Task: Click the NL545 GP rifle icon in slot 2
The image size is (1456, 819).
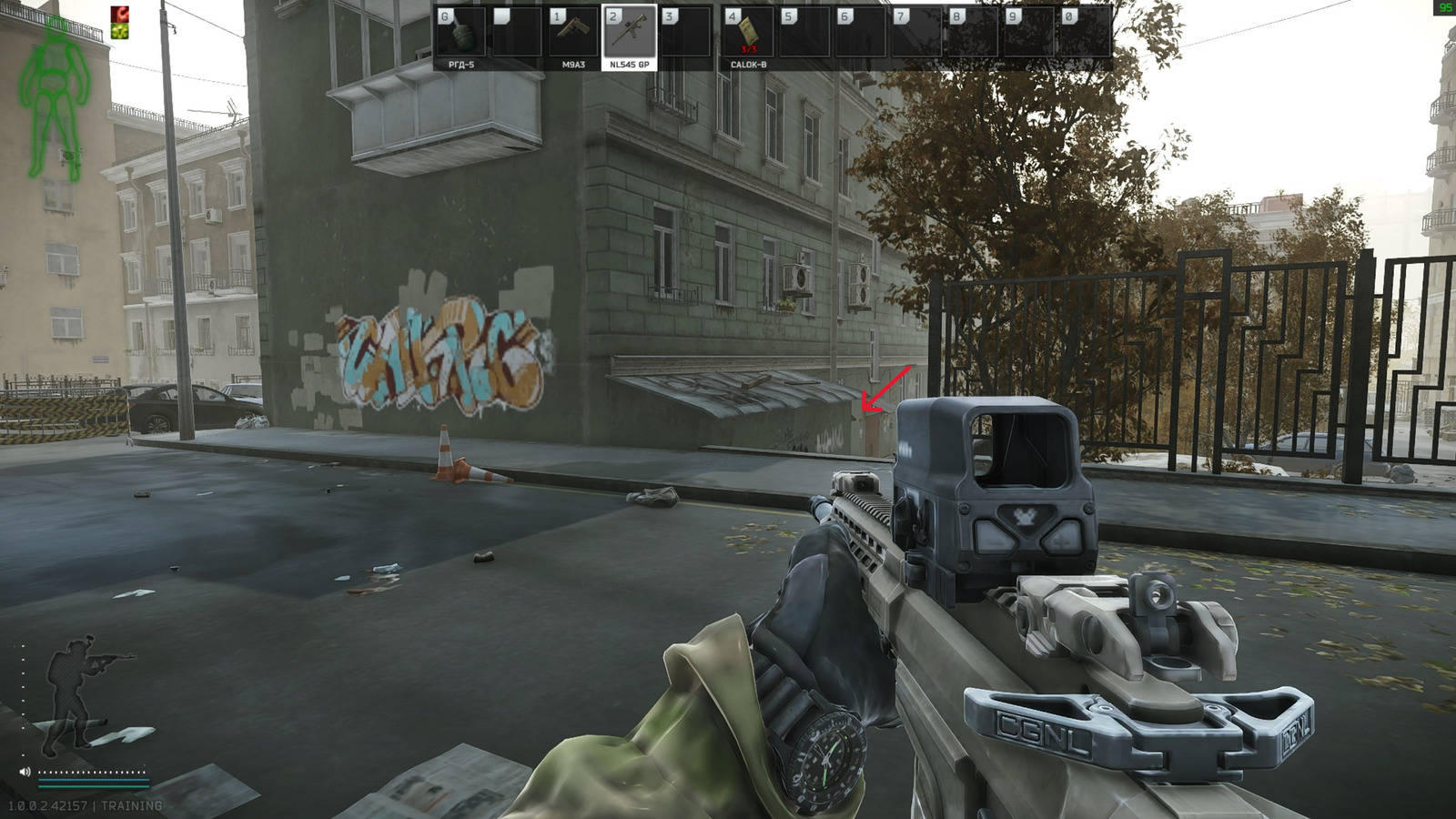Action: [629, 30]
